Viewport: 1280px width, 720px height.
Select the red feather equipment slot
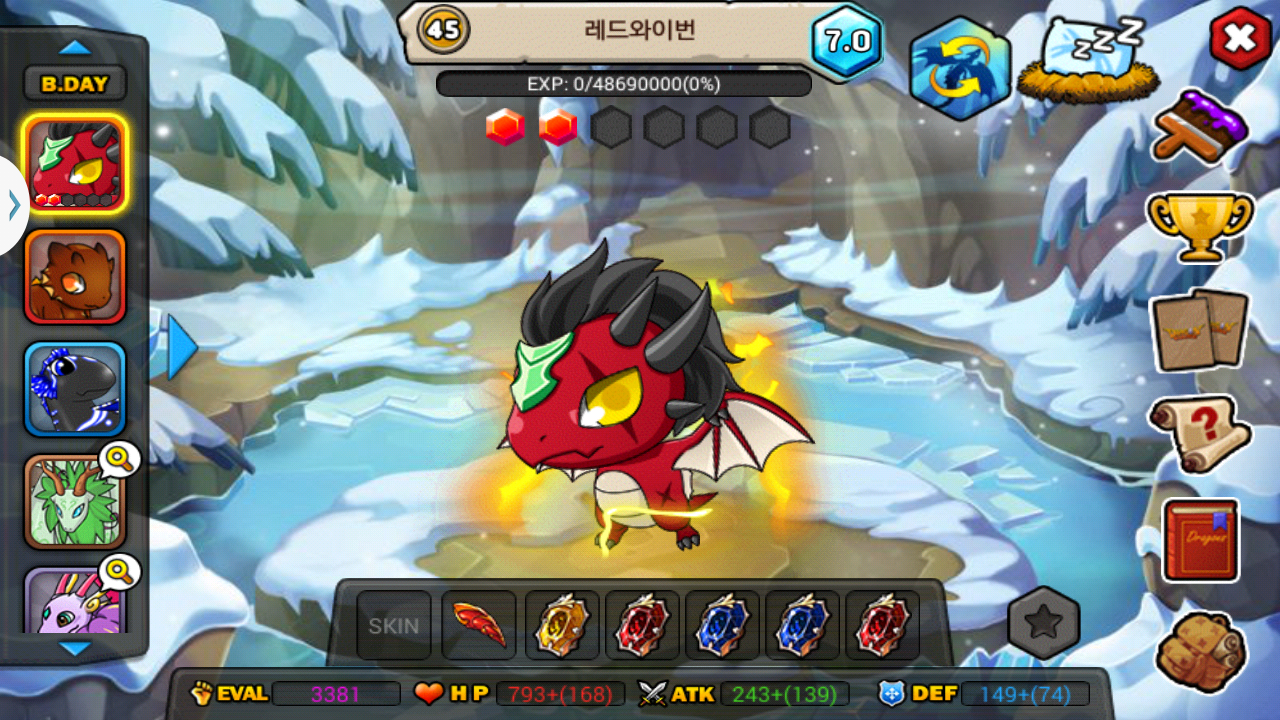coord(479,626)
